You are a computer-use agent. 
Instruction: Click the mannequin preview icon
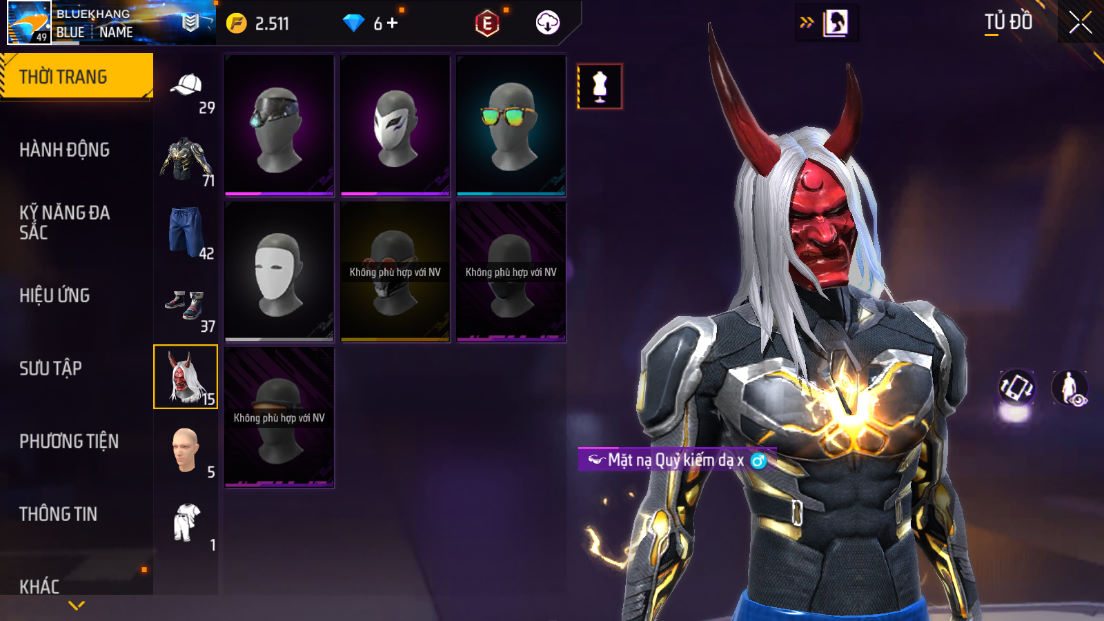click(600, 86)
